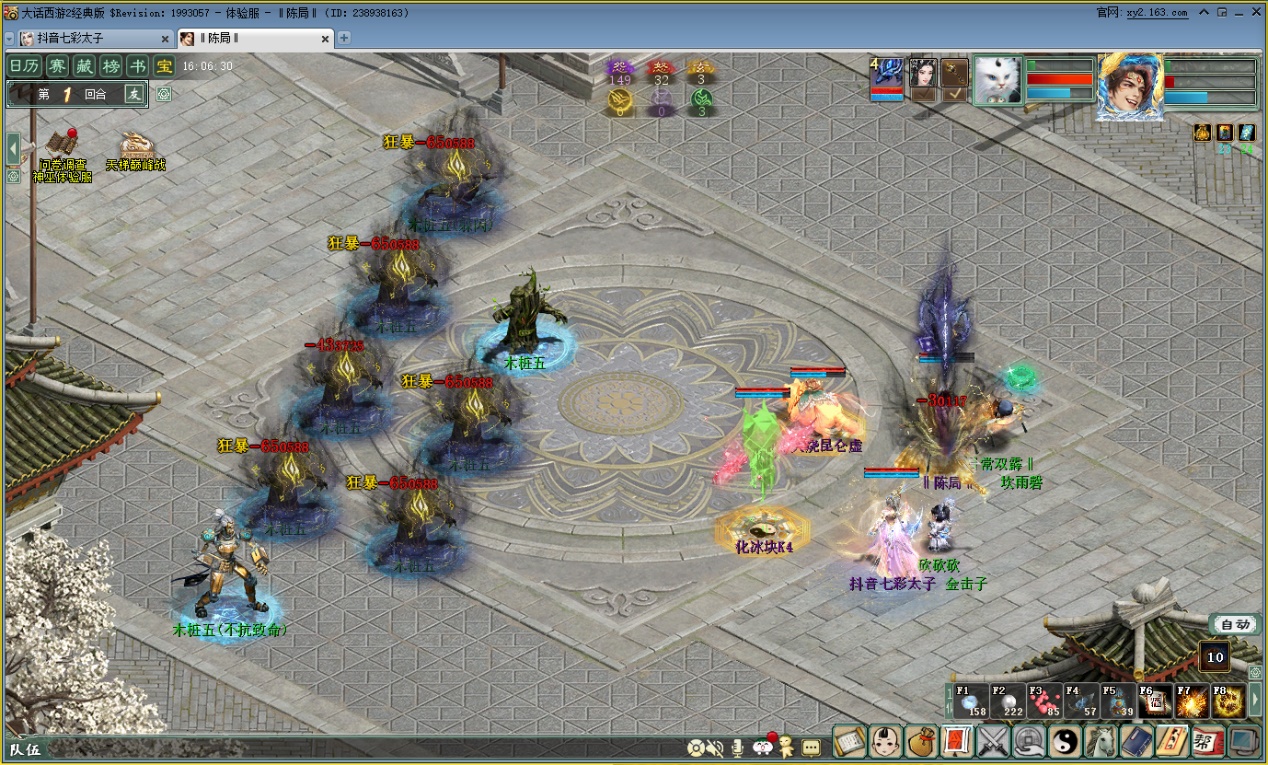The height and width of the screenshot is (765, 1268).
Task: Open the computer monitor system settings
Action: [x=1245, y=741]
